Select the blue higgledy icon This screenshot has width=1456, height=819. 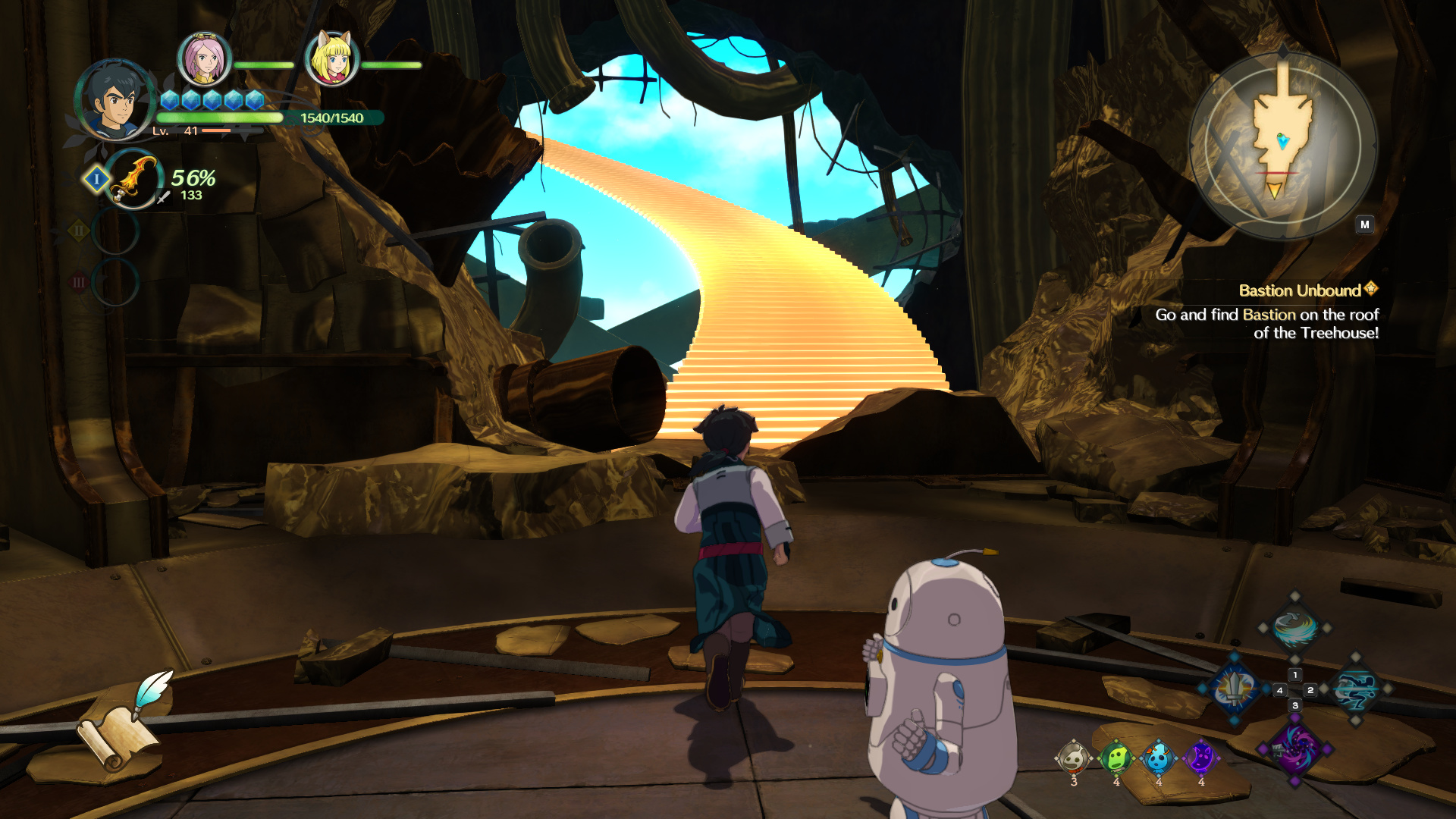click(x=1158, y=758)
